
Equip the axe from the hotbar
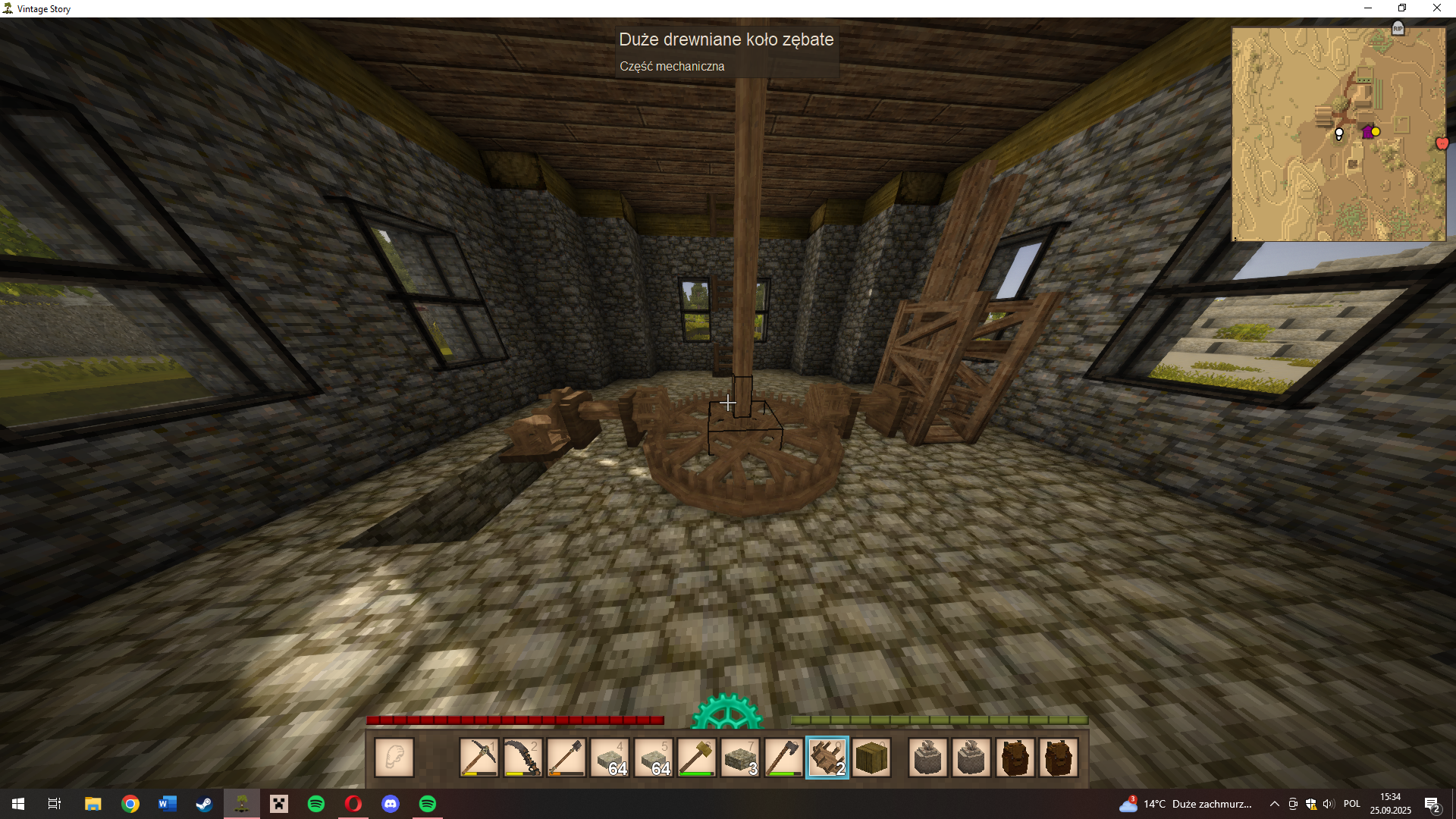[783, 758]
